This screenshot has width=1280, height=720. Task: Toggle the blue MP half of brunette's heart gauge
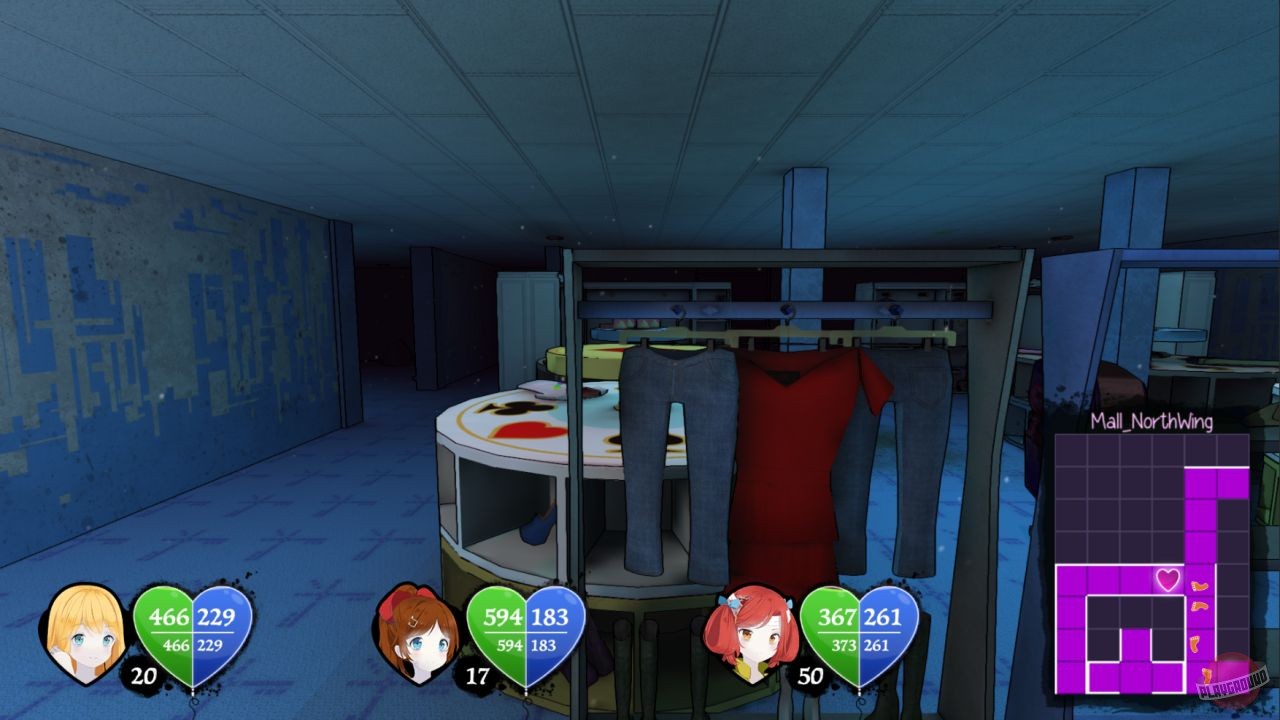551,630
